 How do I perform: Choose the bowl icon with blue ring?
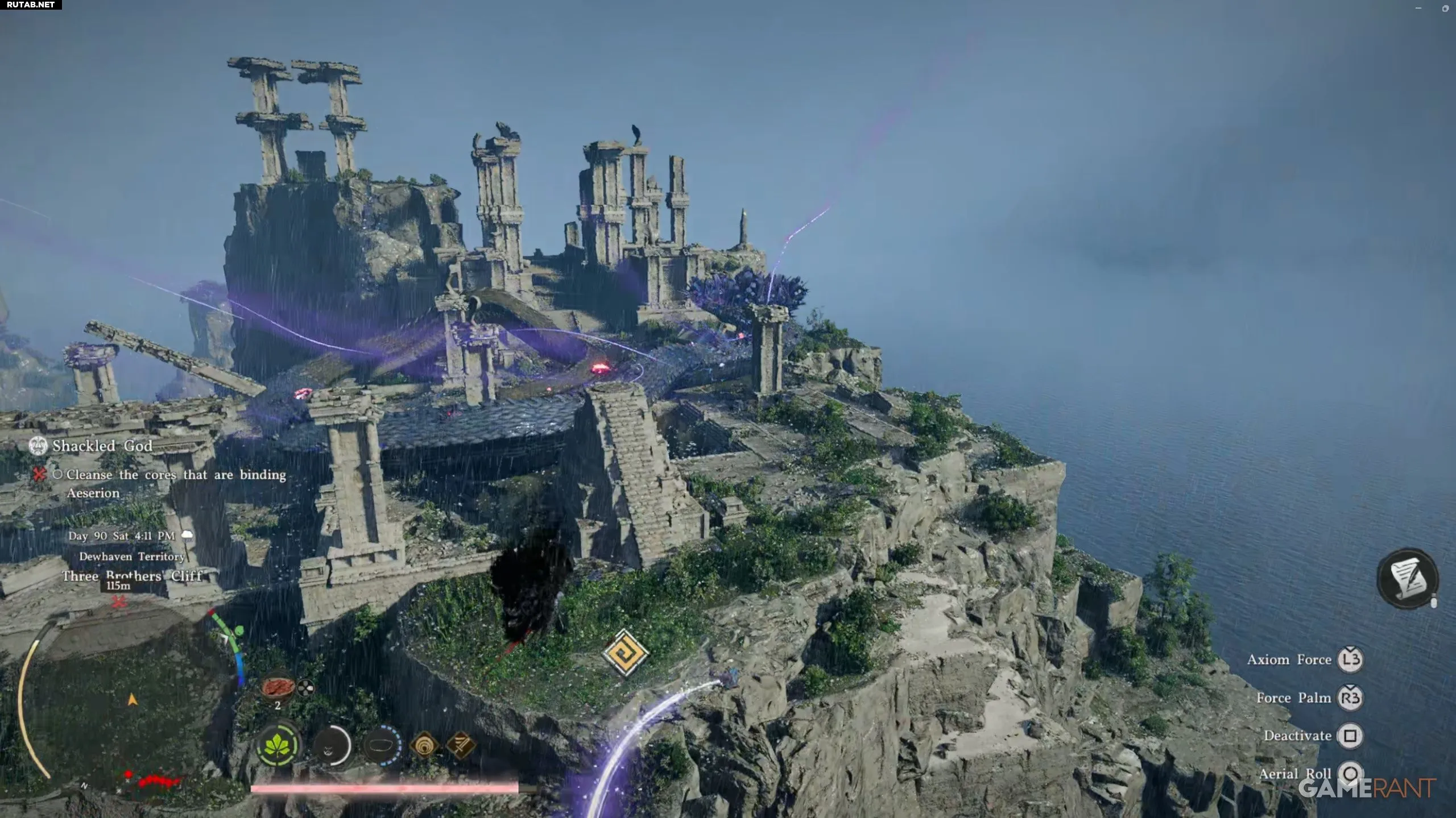382,745
